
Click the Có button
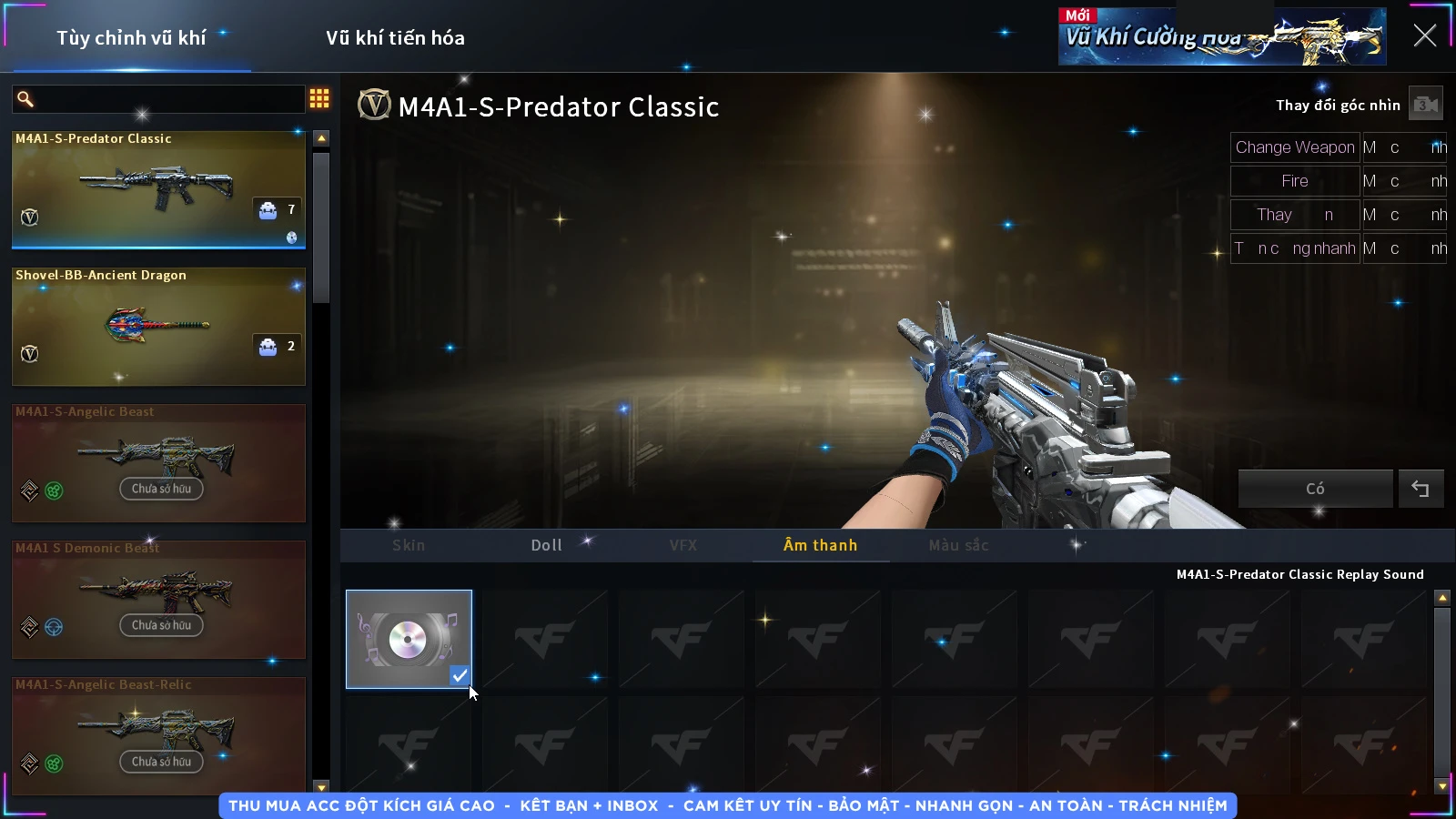click(x=1315, y=489)
